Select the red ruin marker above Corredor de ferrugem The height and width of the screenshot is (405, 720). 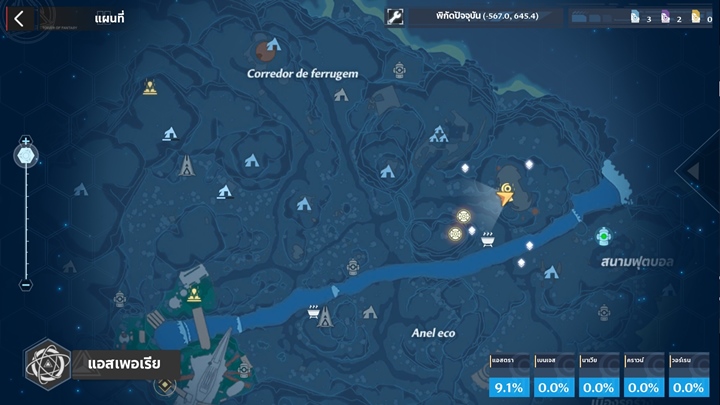pos(267,46)
